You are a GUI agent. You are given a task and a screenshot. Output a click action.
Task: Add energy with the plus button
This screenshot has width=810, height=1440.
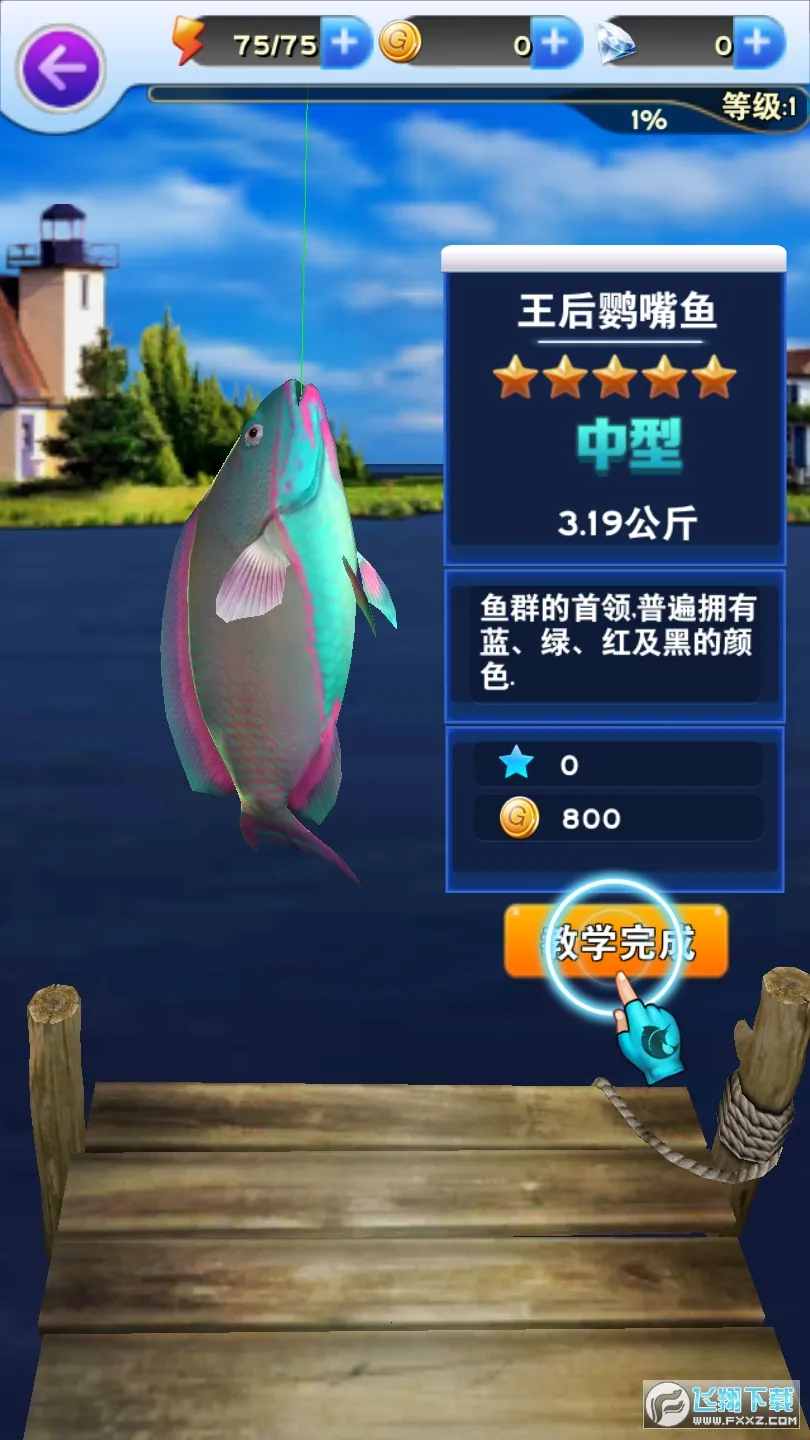click(346, 43)
